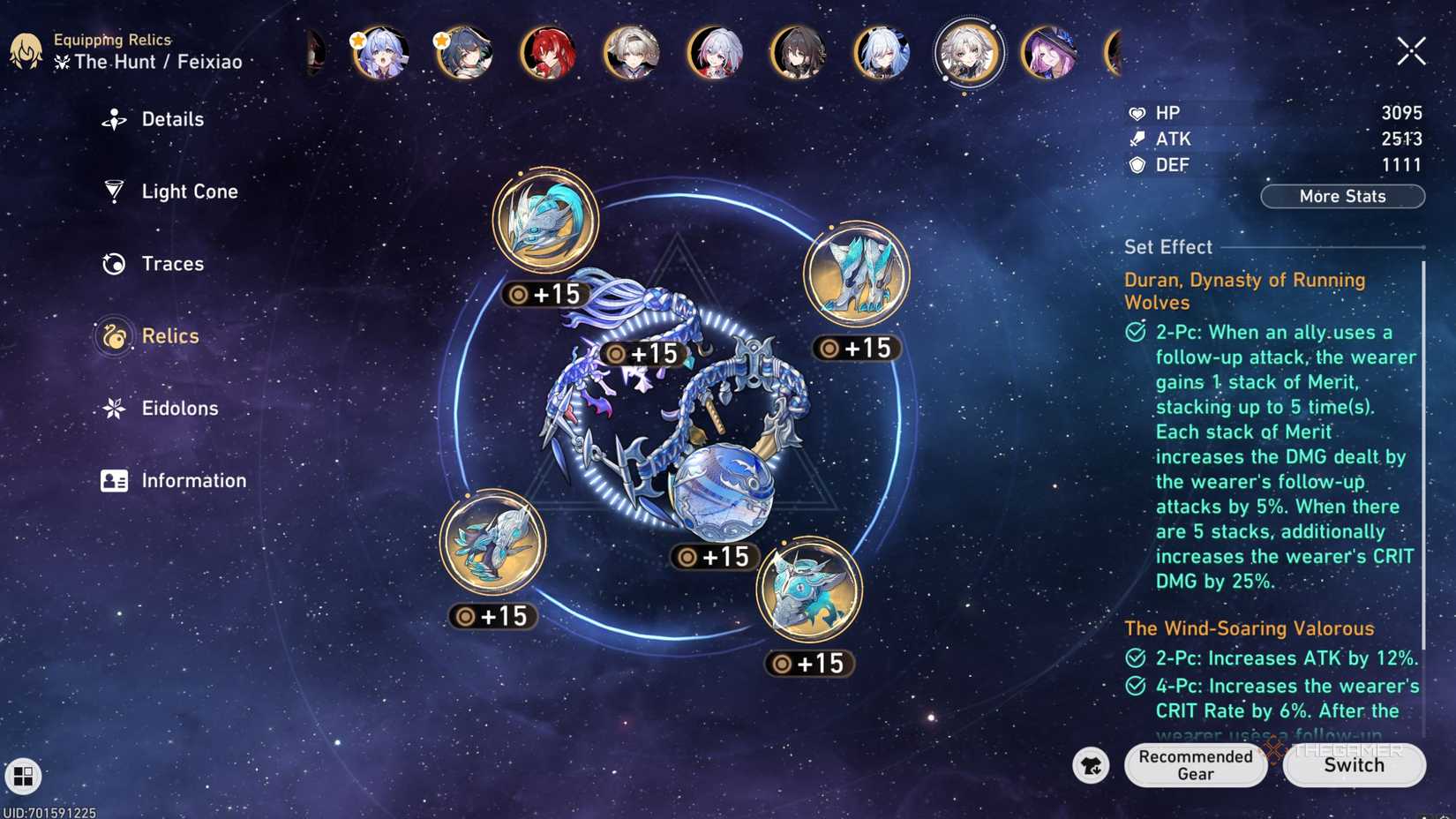Select the Details sidebar icon
The width and height of the screenshot is (1456, 819).
point(113,118)
